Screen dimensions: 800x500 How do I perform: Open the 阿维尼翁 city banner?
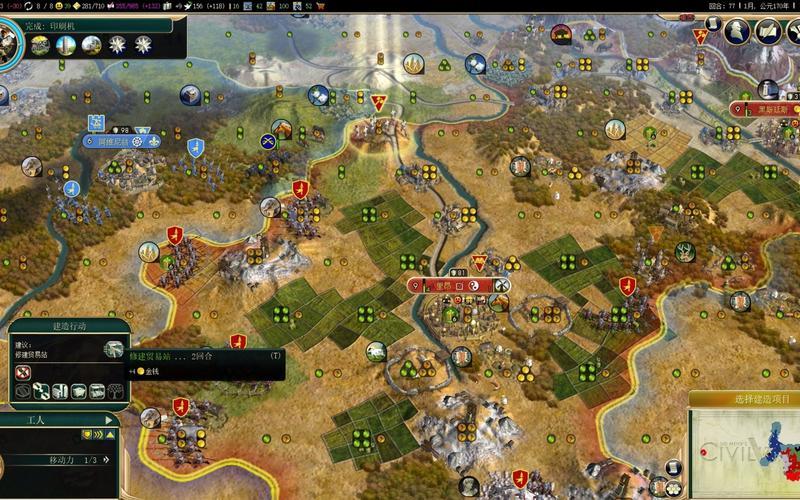tap(123, 142)
